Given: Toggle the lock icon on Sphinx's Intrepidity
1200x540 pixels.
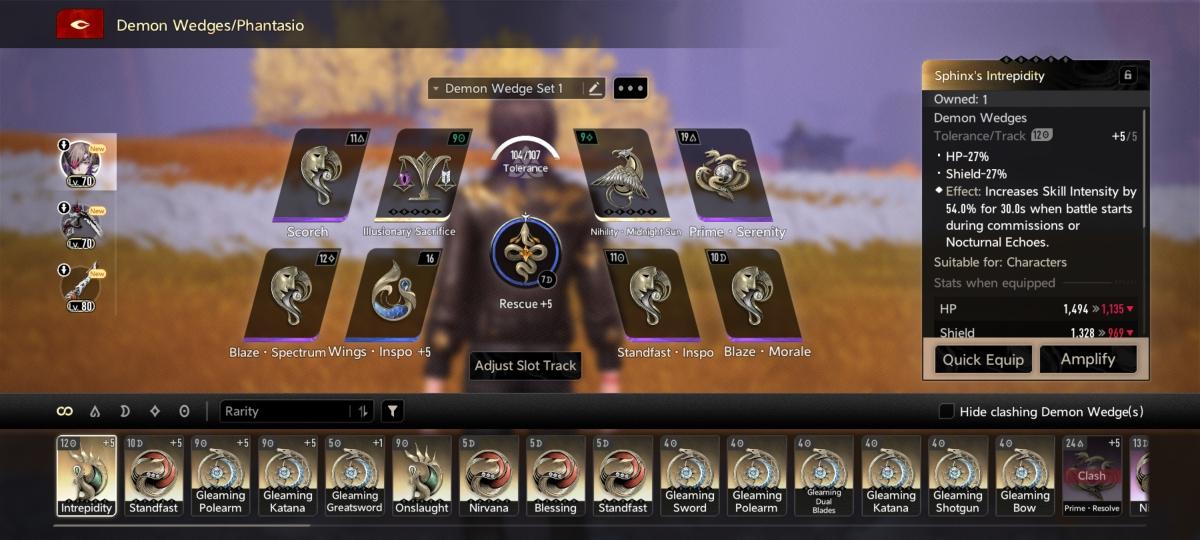Looking at the screenshot, I should pyautogui.click(x=1128, y=75).
